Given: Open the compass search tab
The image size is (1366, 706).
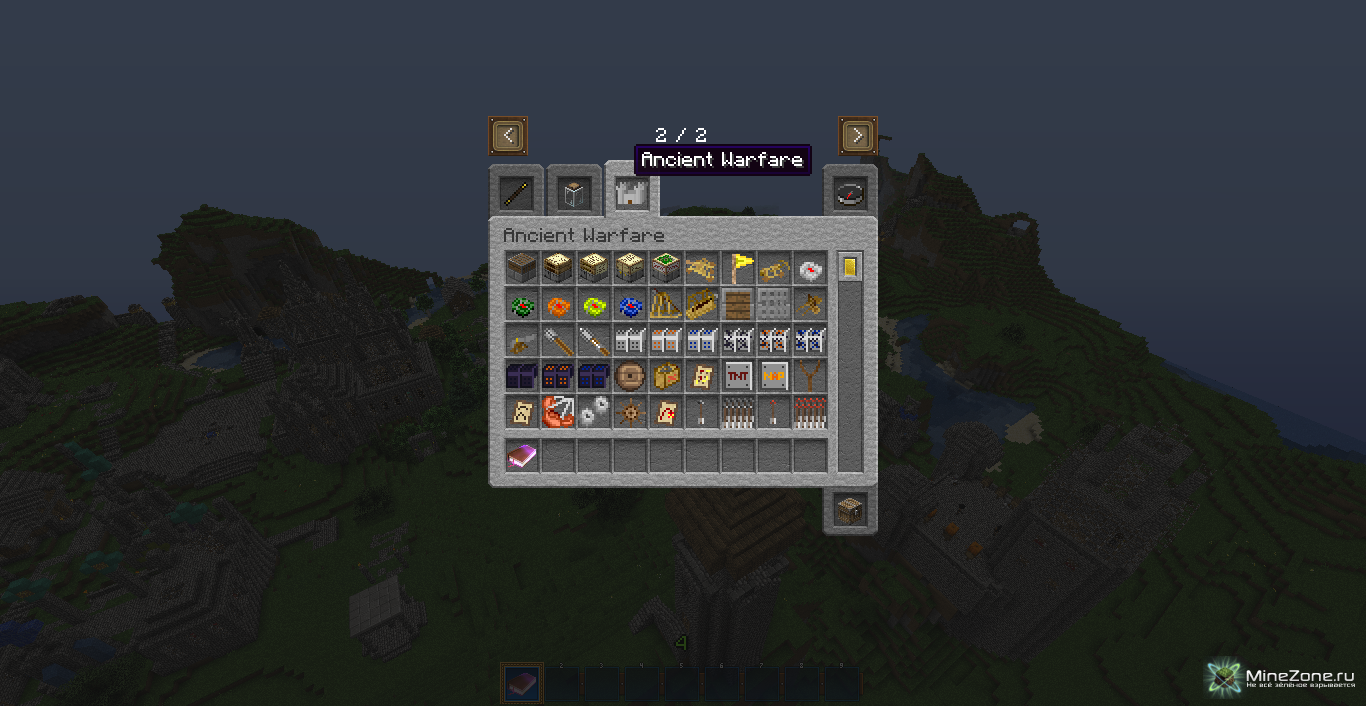Looking at the screenshot, I should pyautogui.click(x=850, y=193).
